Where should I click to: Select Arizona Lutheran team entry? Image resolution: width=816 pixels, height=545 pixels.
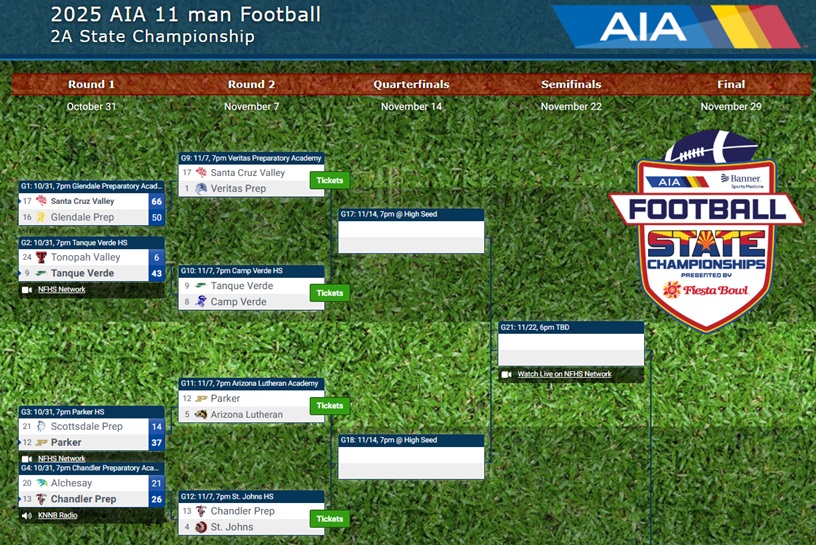(x=246, y=414)
